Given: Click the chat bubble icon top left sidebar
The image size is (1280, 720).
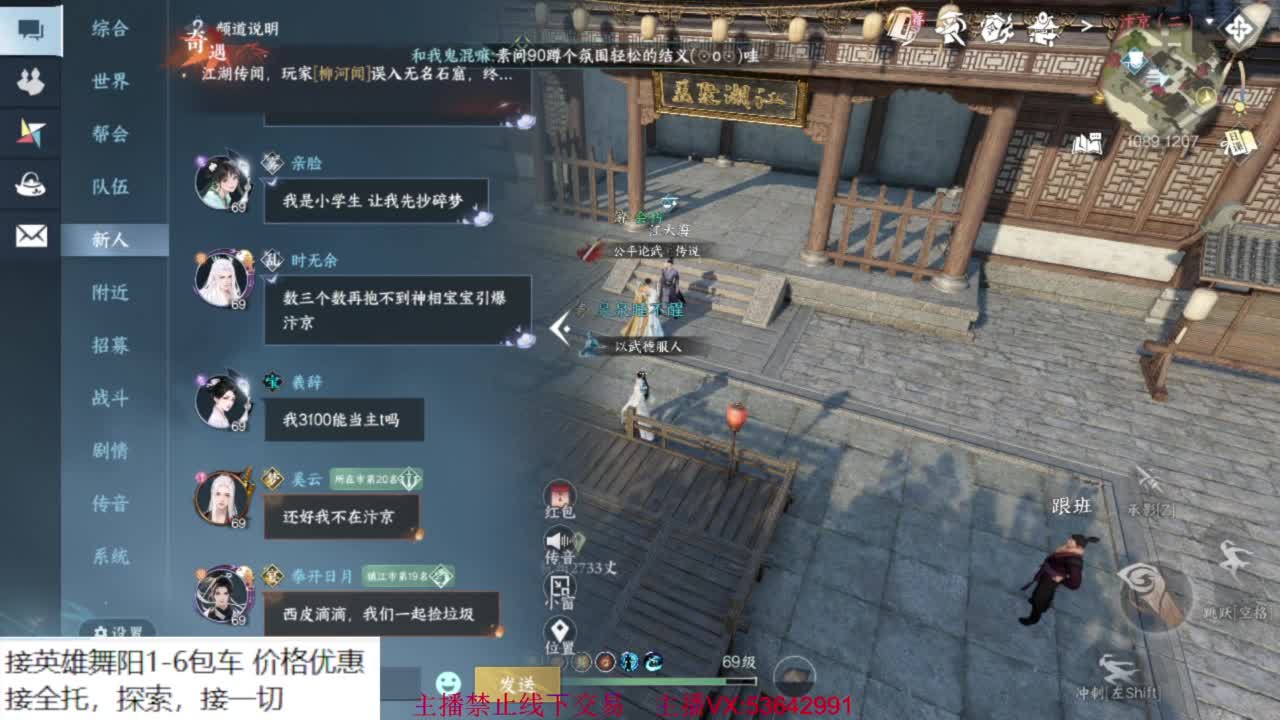Looking at the screenshot, I should click(29, 29).
